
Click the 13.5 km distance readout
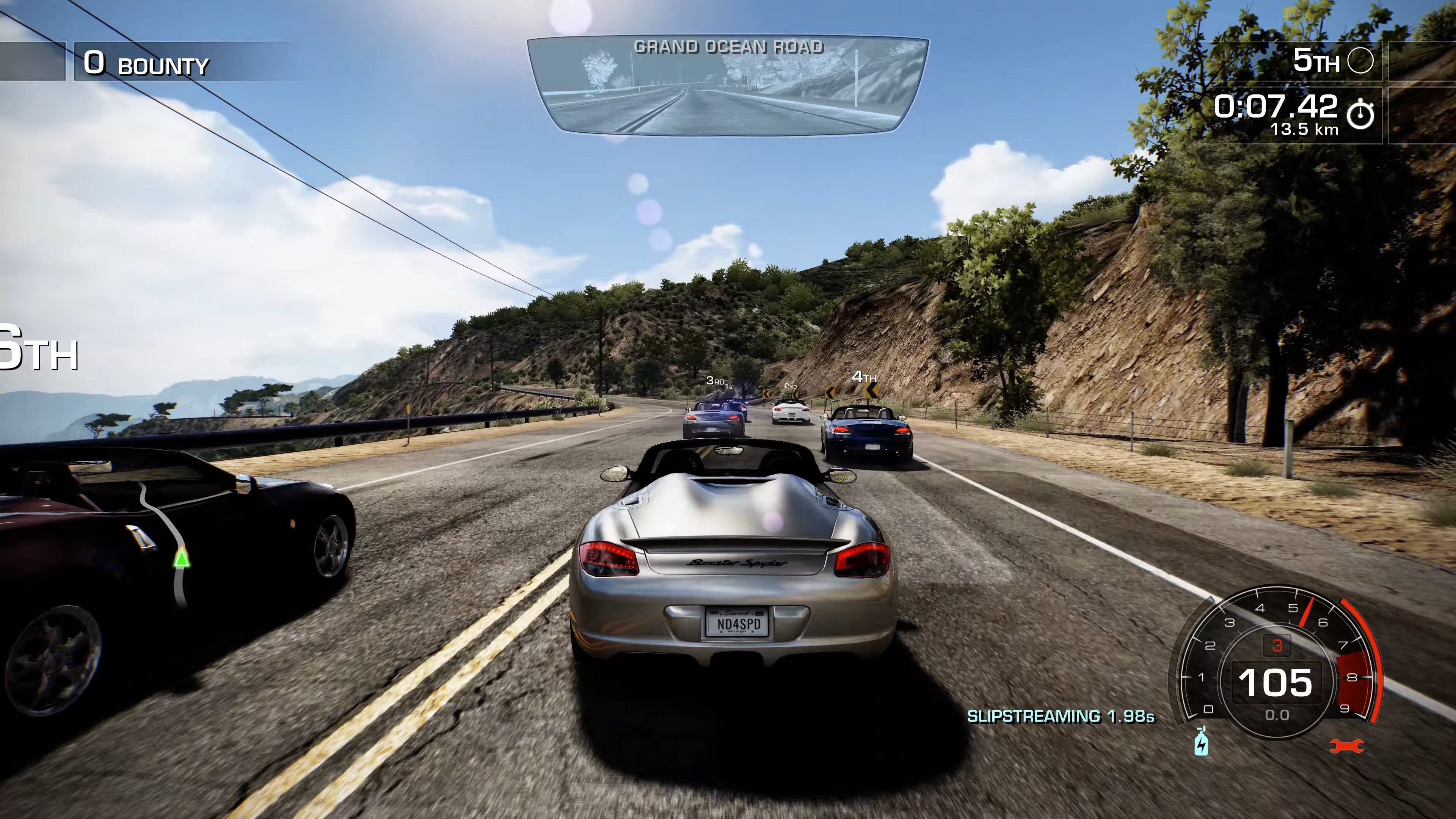coord(1305,130)
